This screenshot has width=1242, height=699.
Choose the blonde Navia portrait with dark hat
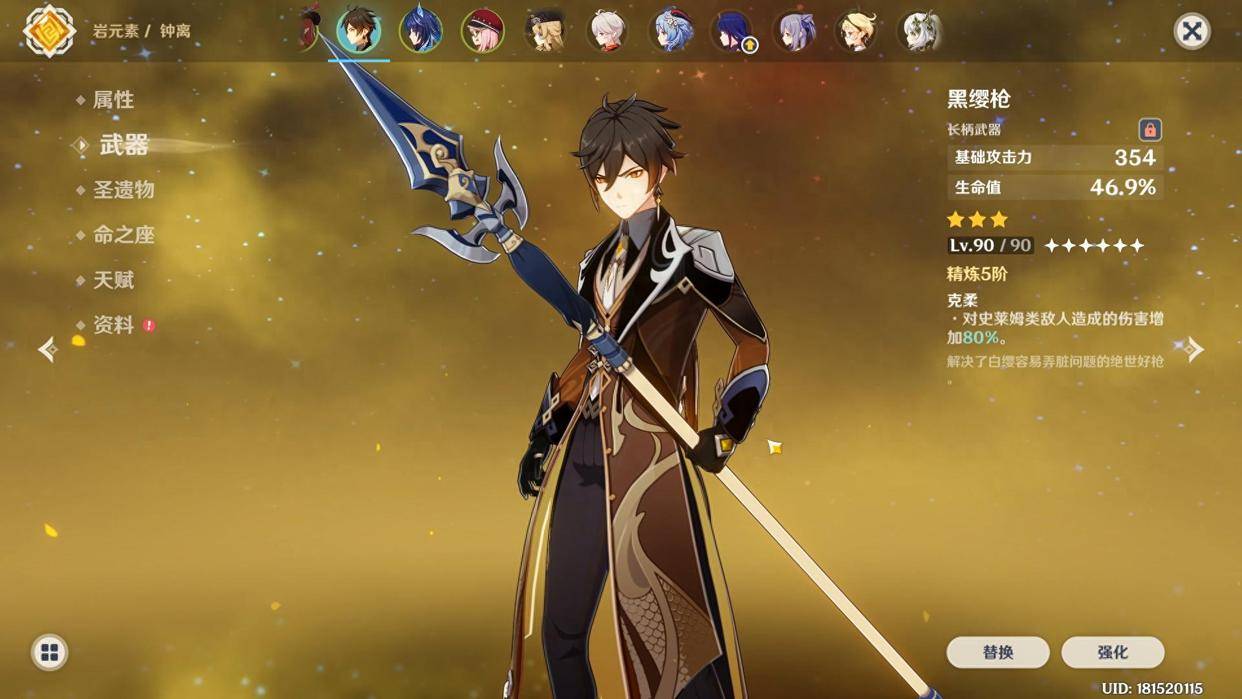pos(546,31)
